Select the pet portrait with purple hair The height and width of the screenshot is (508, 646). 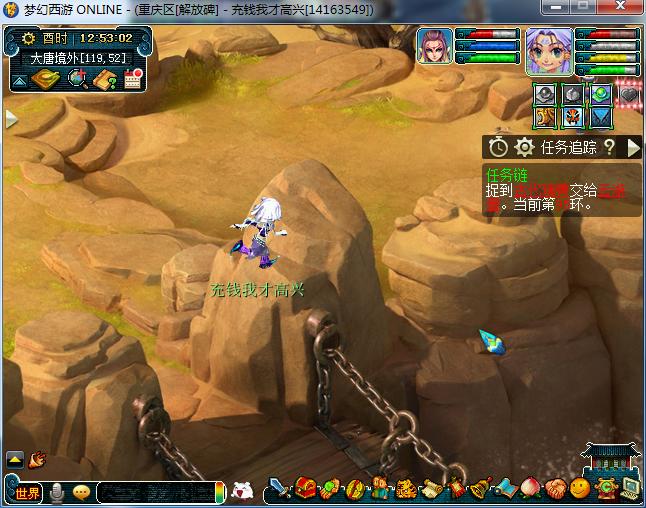435,47
